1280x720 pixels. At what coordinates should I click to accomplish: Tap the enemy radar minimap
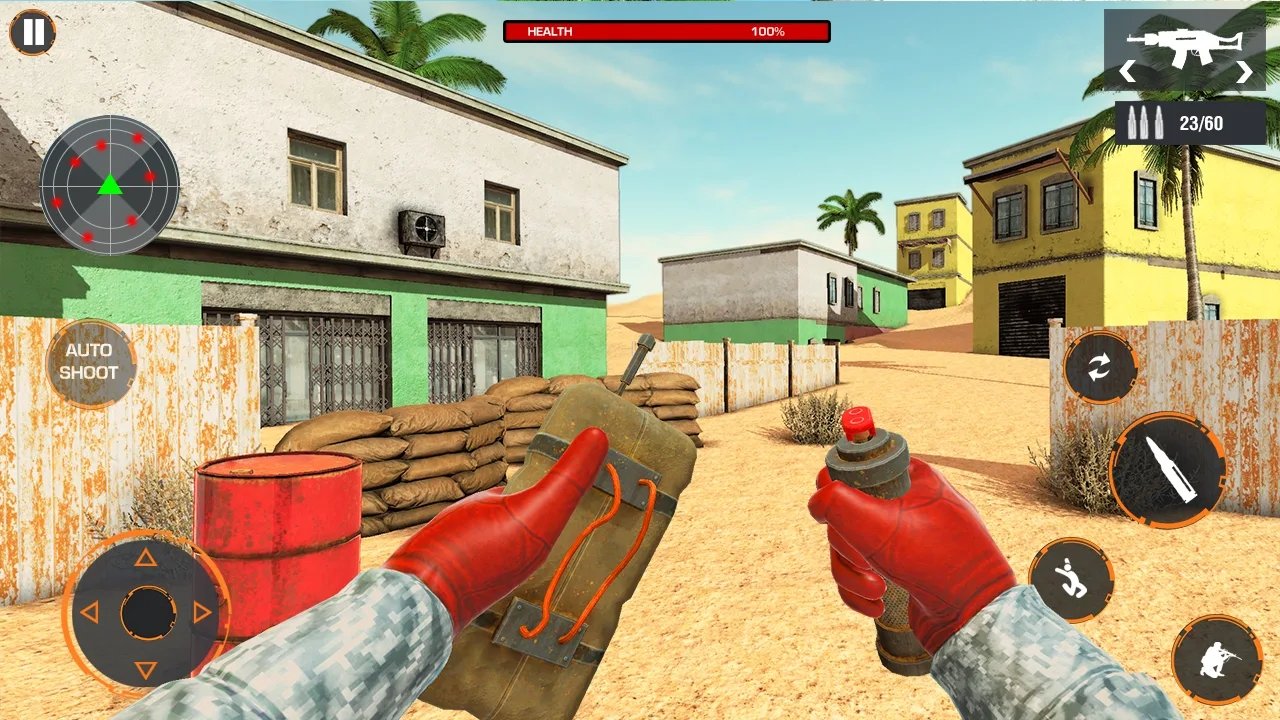110,185
